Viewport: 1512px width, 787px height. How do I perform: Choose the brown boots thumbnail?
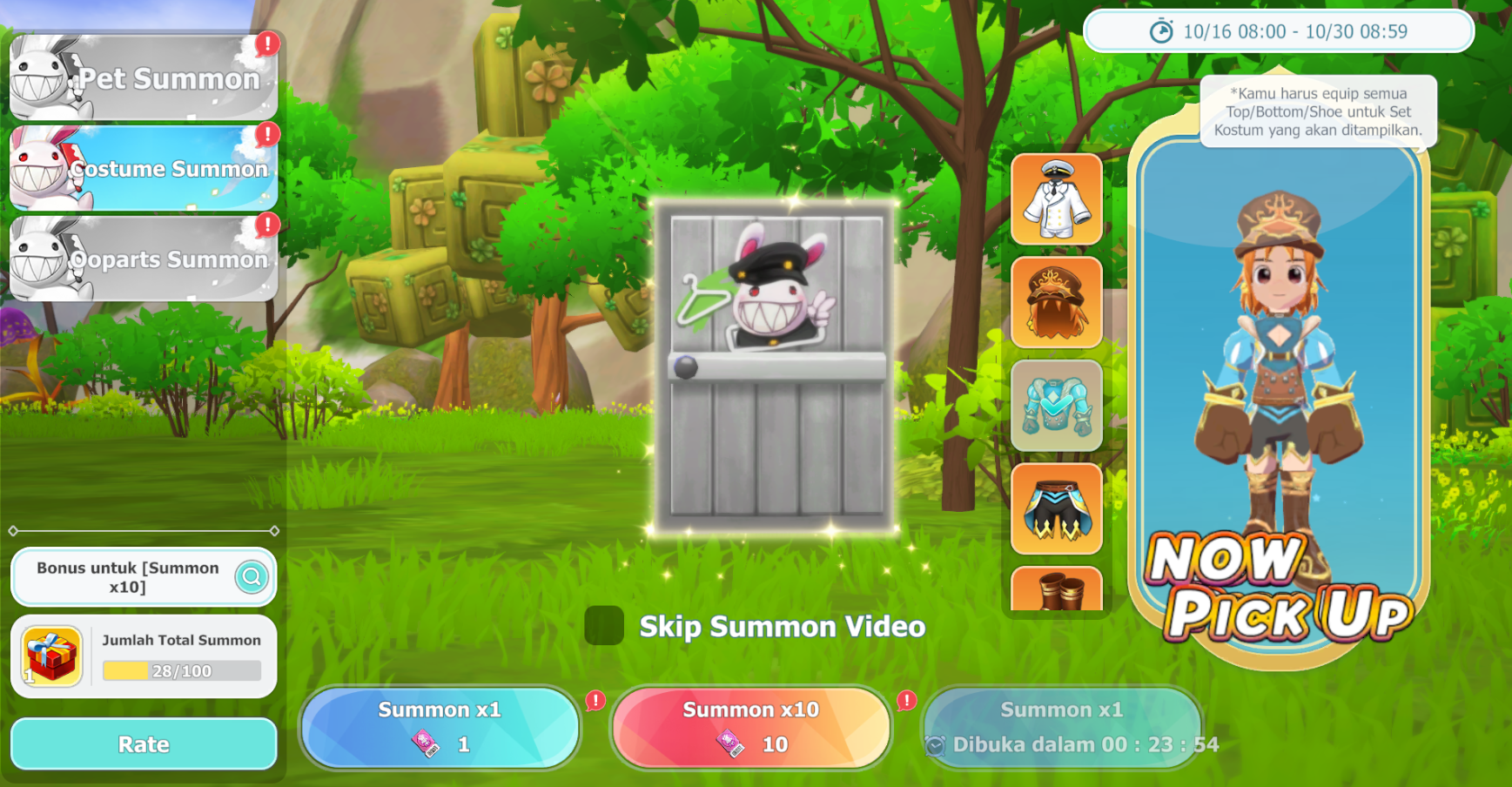coord(1056,590)
